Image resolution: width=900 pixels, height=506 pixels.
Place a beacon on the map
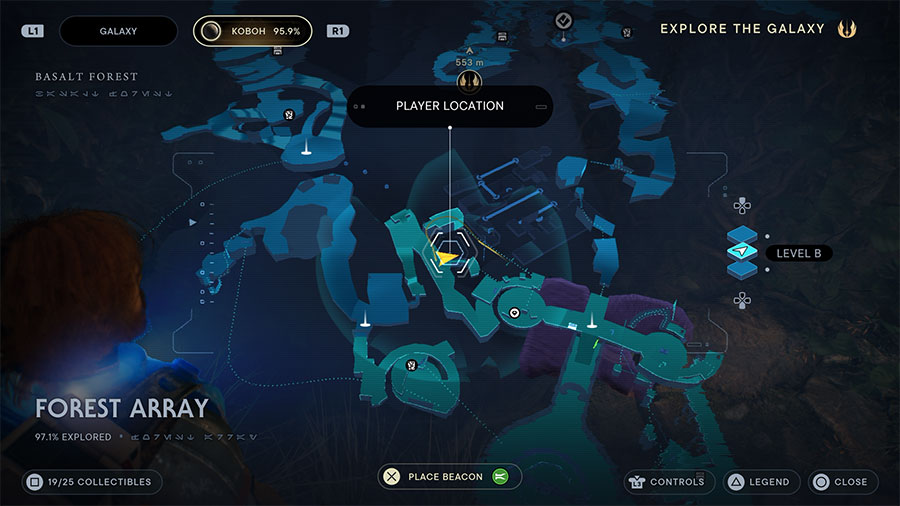[x=446, y=477]
